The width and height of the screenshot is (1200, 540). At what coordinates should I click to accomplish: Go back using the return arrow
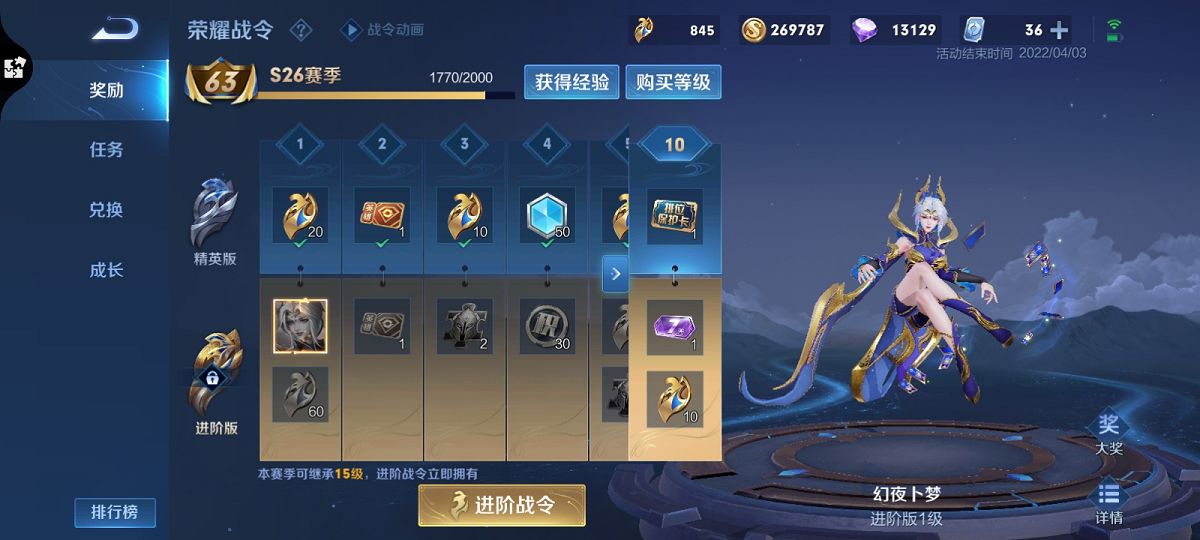[114, 29]
